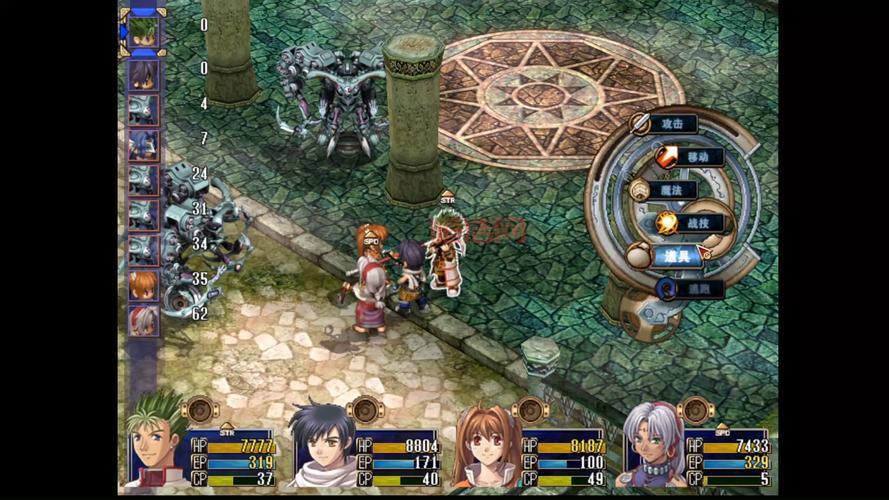Select the orange-haired girl's turn-order icon
Screen dimensions: 889x500
[x=143, y=285]
